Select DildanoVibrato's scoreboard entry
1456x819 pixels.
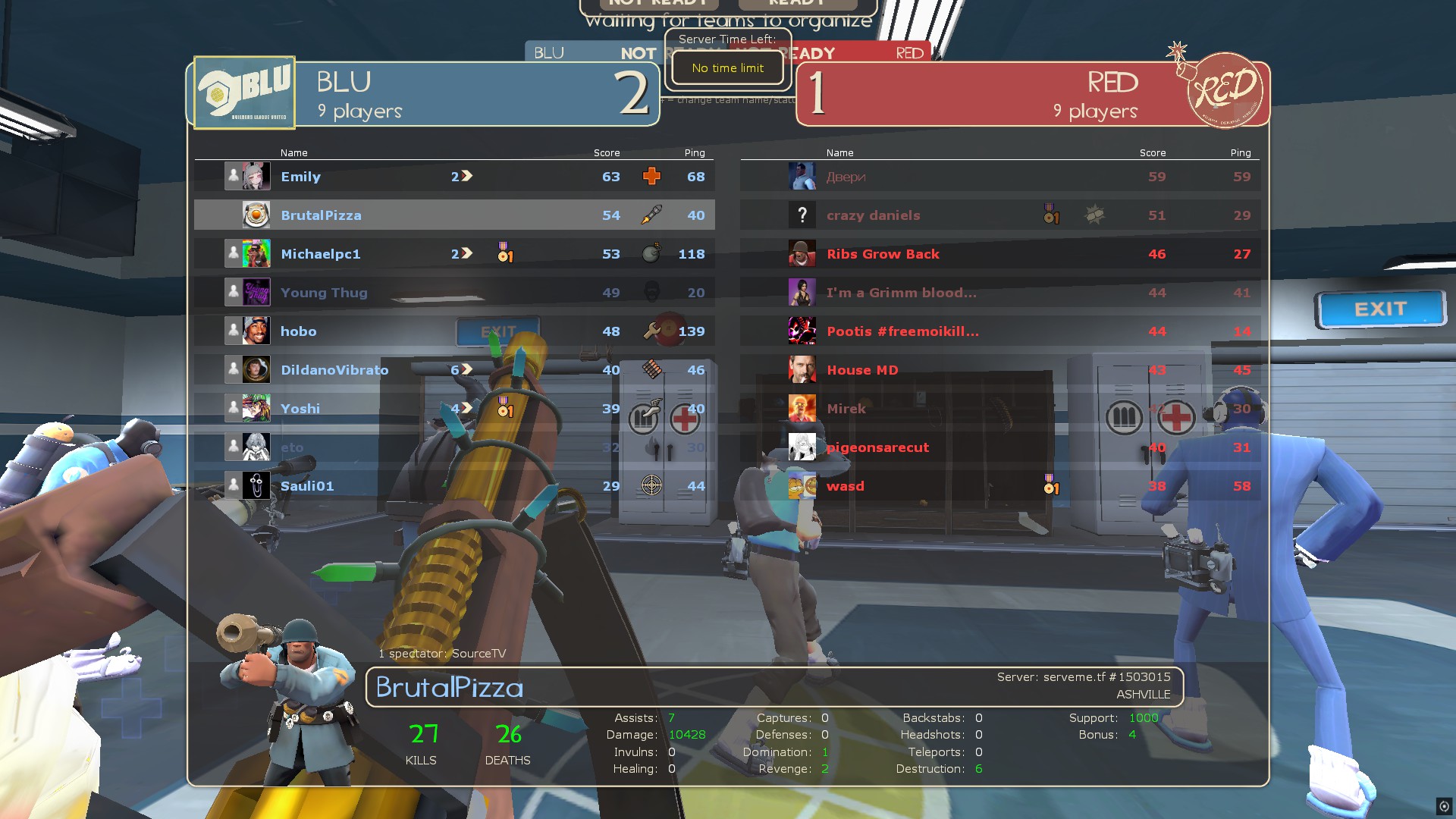tap(334, 370)
